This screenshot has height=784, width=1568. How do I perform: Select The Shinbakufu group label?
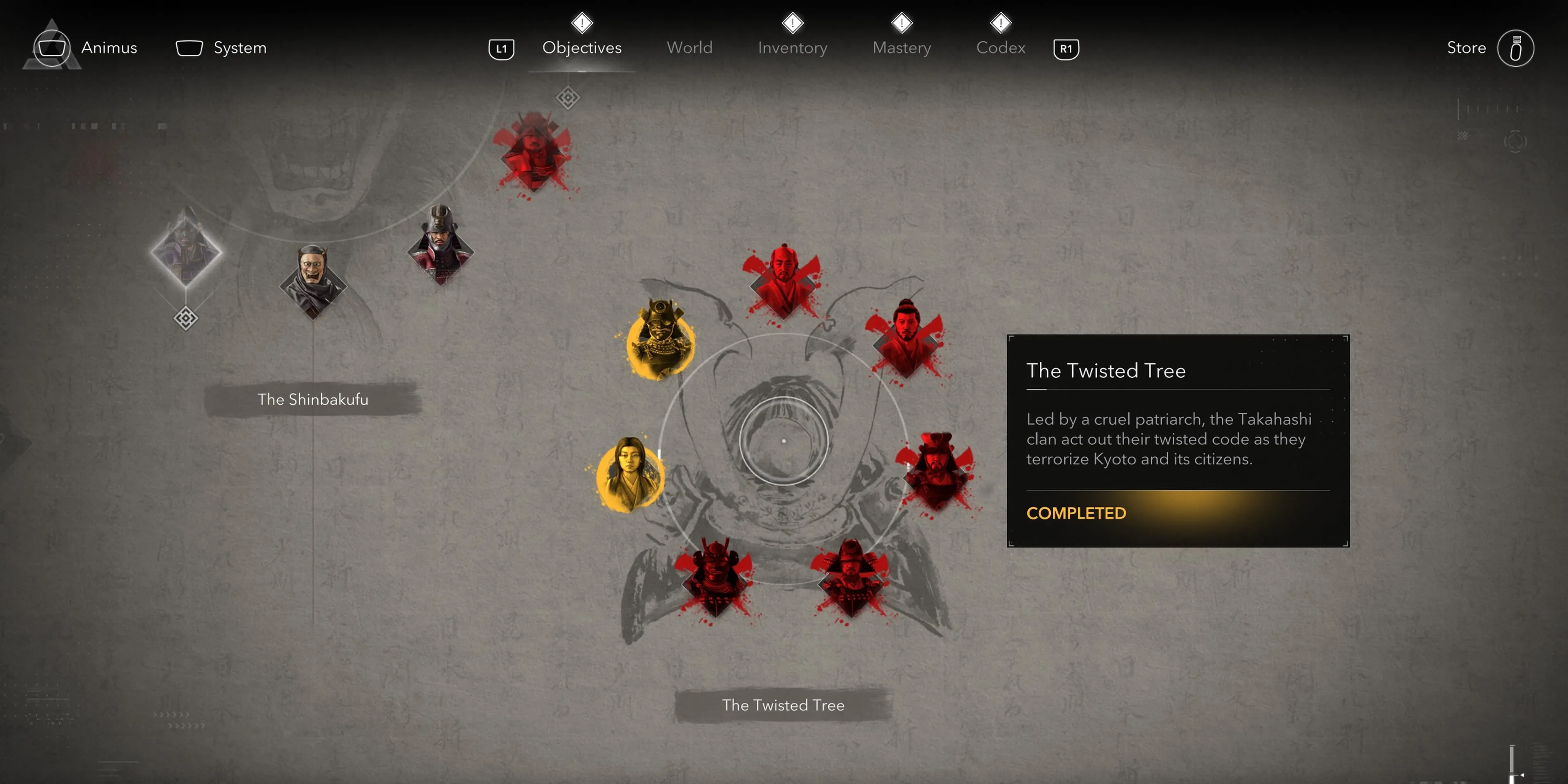[312, 399]
